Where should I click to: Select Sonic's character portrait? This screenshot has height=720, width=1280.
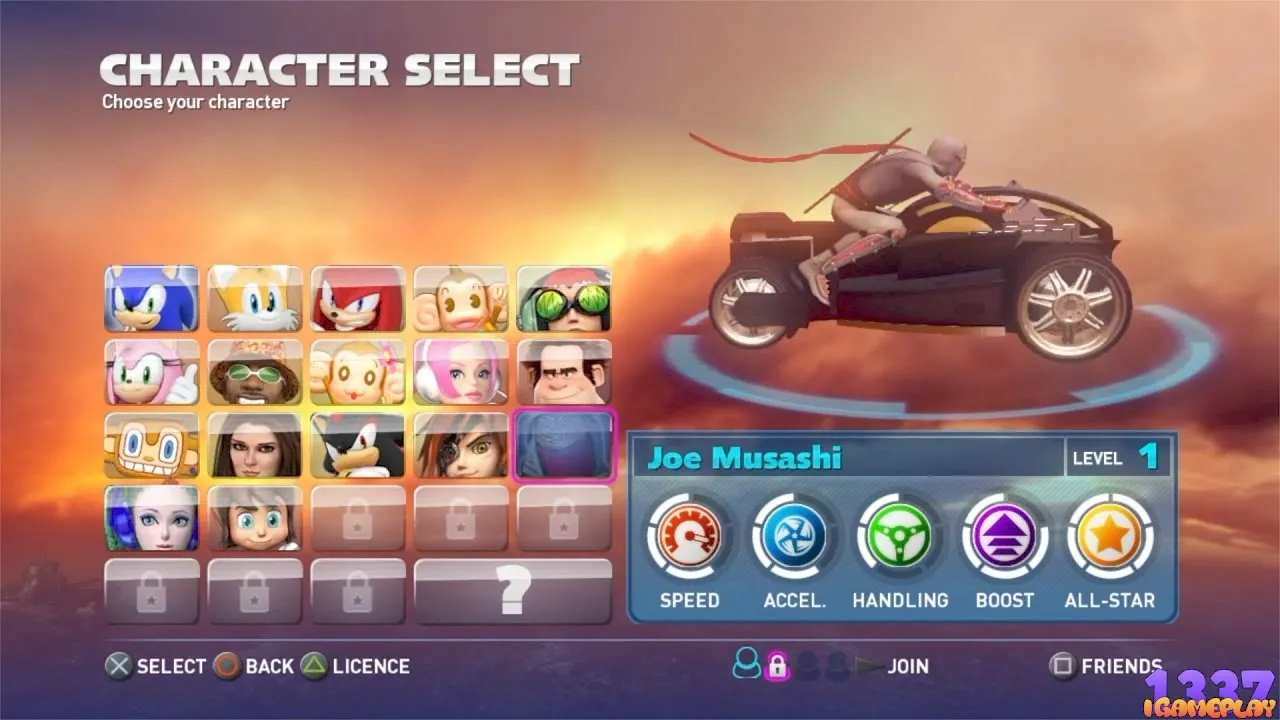click(x=150, y=298)
